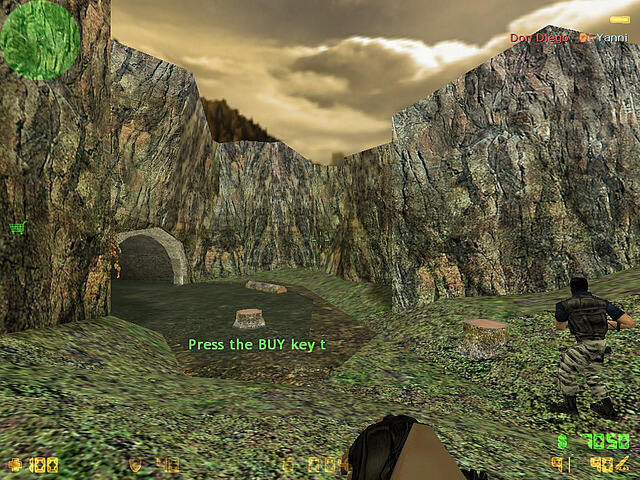Viewport: 640px width, 480px height.
Task: Select the green shopping cart buy-zone icon
Action: click(x=16, y=228)
